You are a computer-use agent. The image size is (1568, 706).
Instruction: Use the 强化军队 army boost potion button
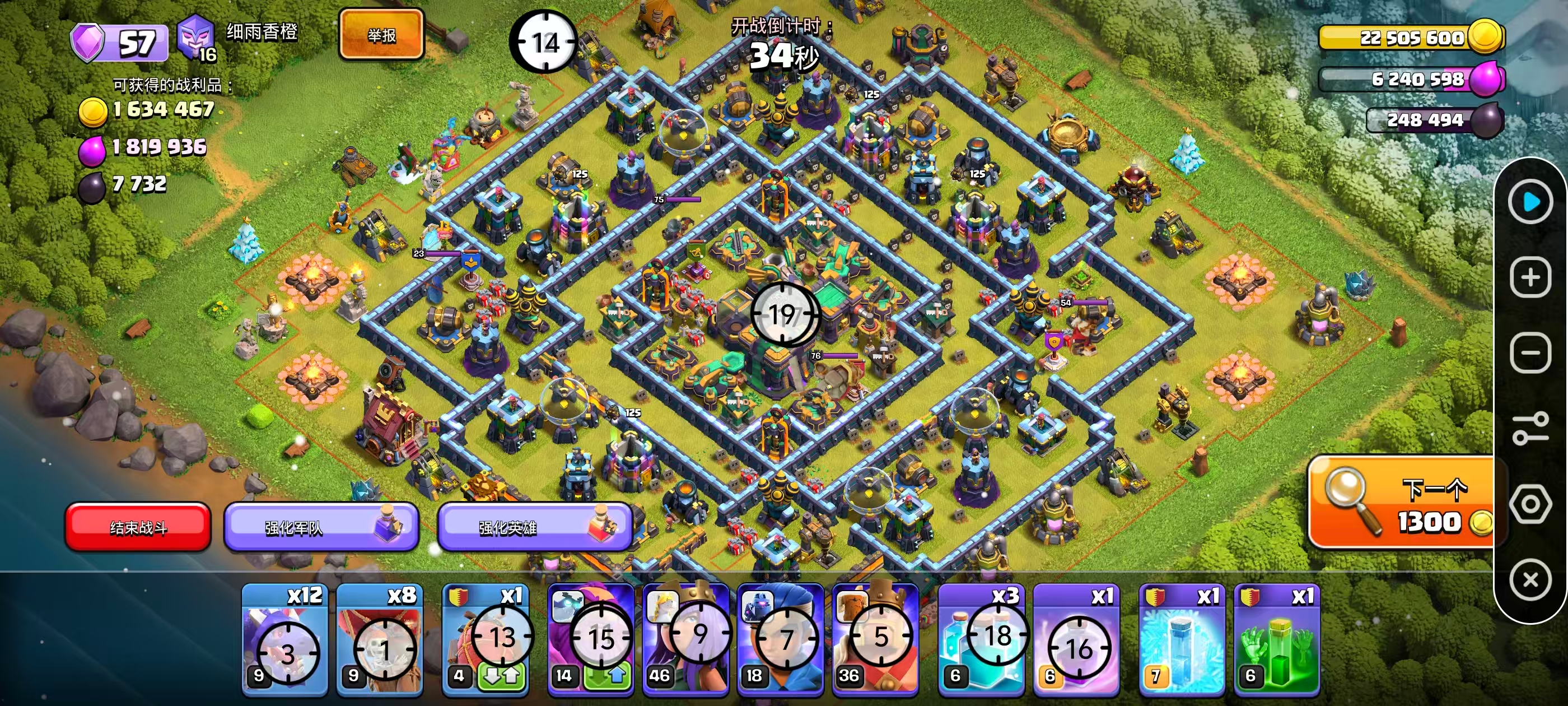[x=321, y=527]
